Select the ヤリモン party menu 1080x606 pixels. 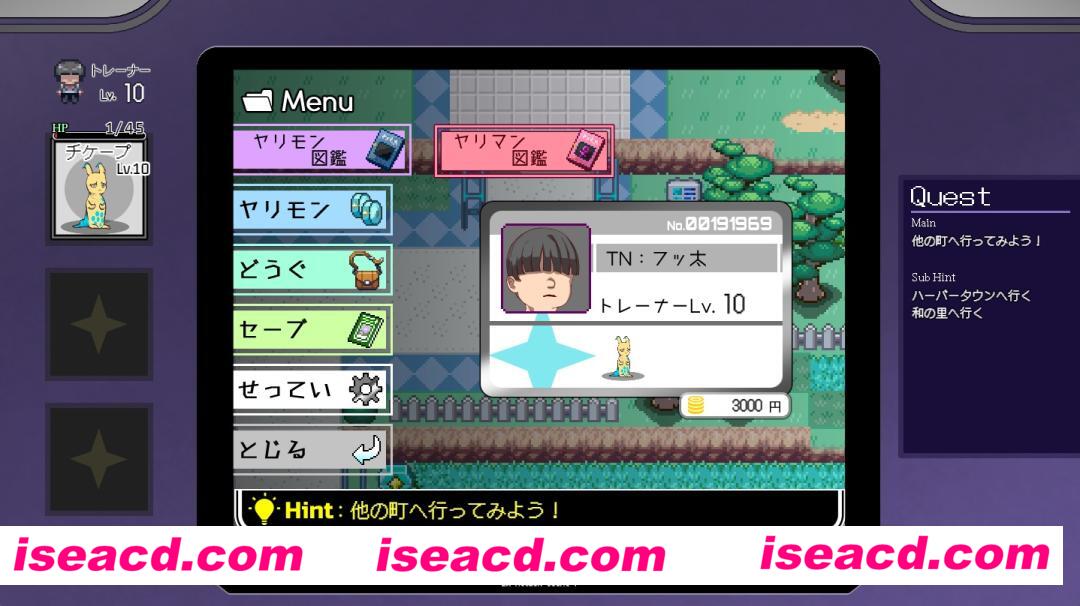click(311, 210)
